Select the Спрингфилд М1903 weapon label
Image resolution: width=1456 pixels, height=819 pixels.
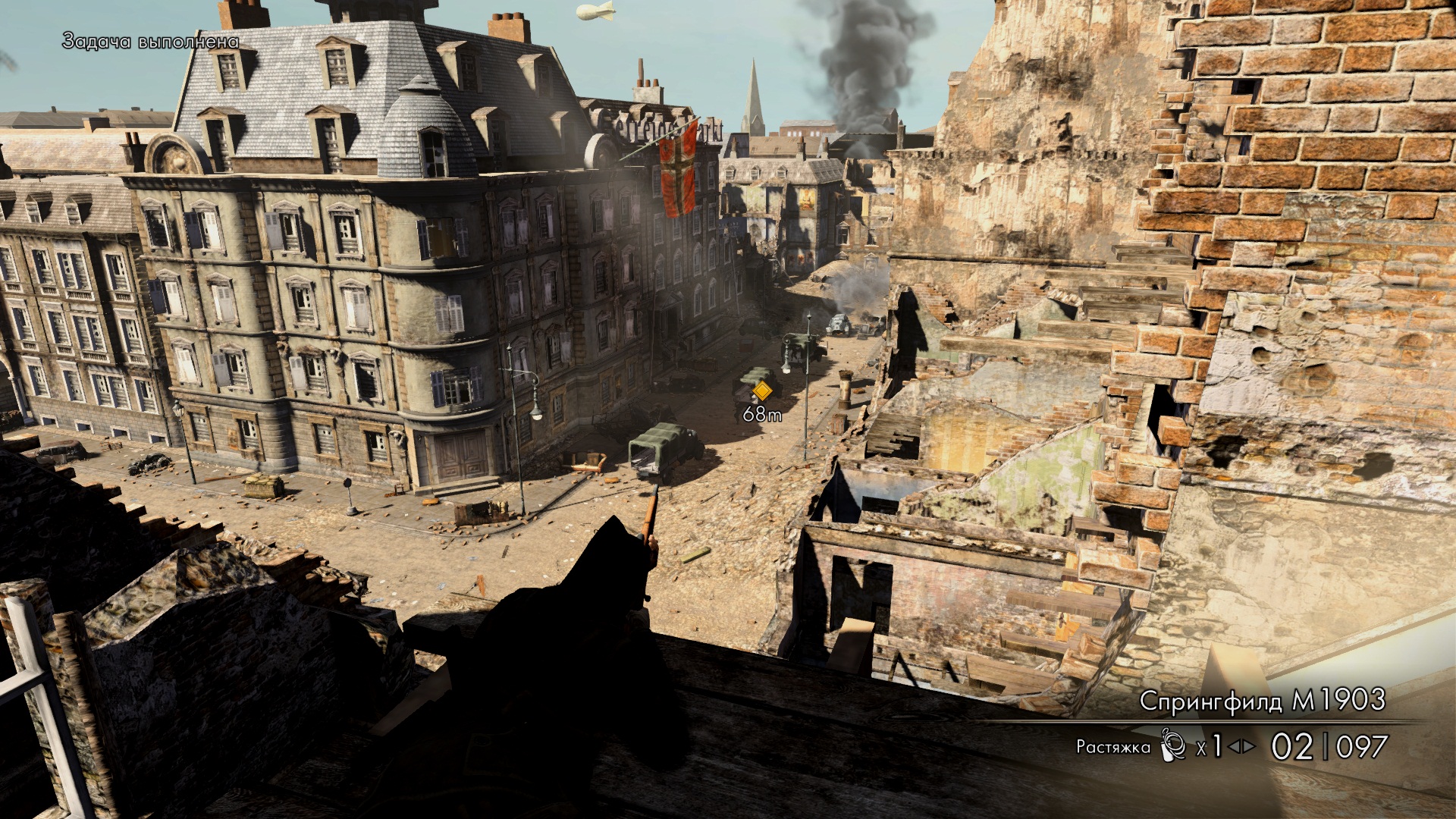point(1262,701)
